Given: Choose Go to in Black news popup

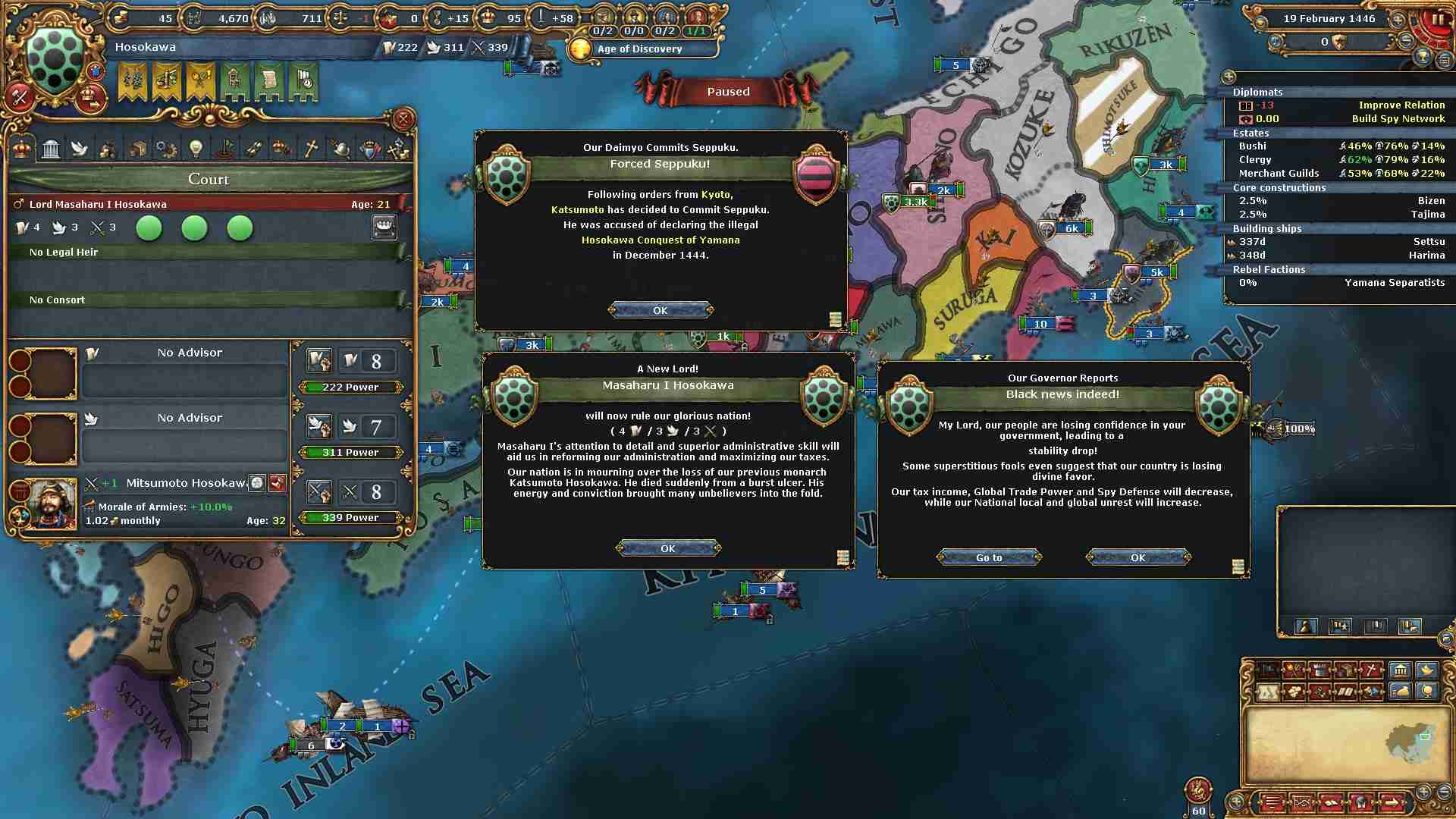Looking at the screenshot, I should coord(989,557).
